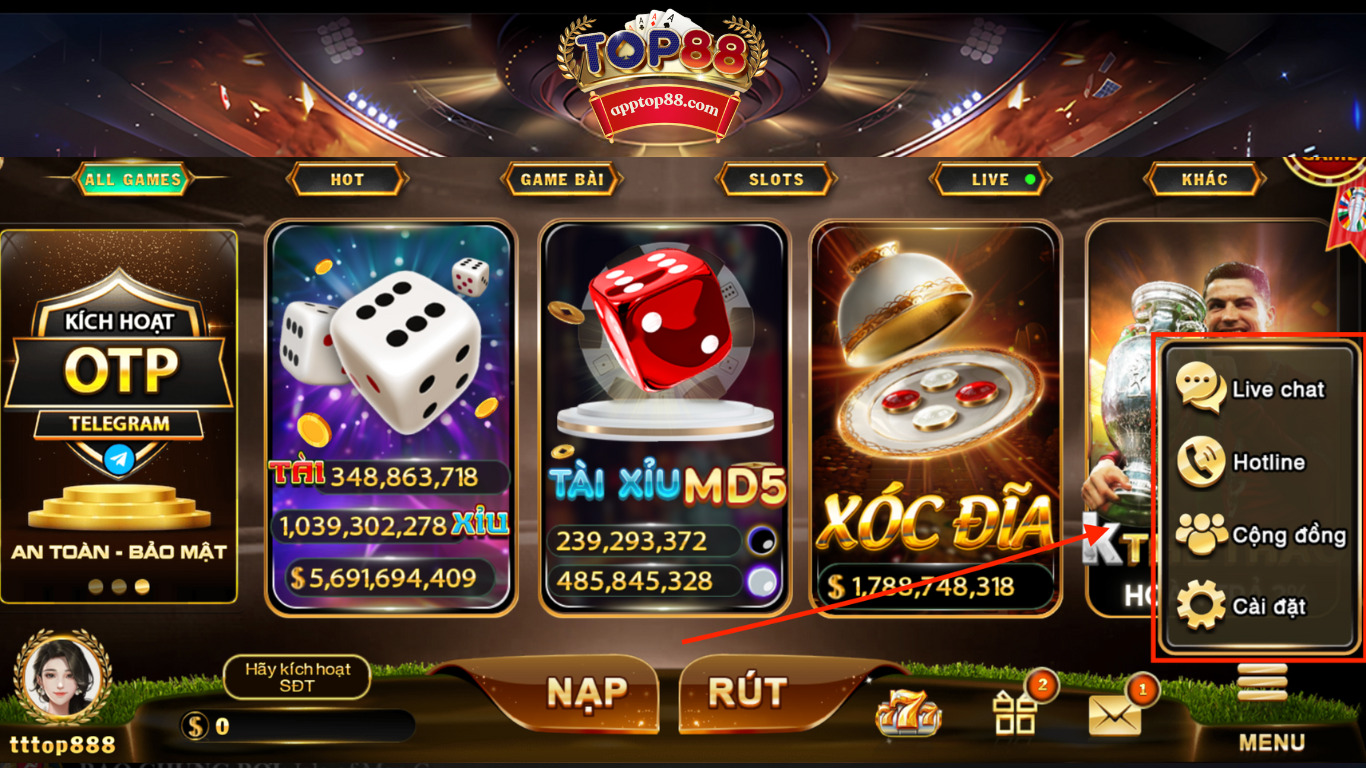This screenshot has height=768, width=1366.
Task: Open the Cộng đồng community panel
Action: pos(1262,535)
